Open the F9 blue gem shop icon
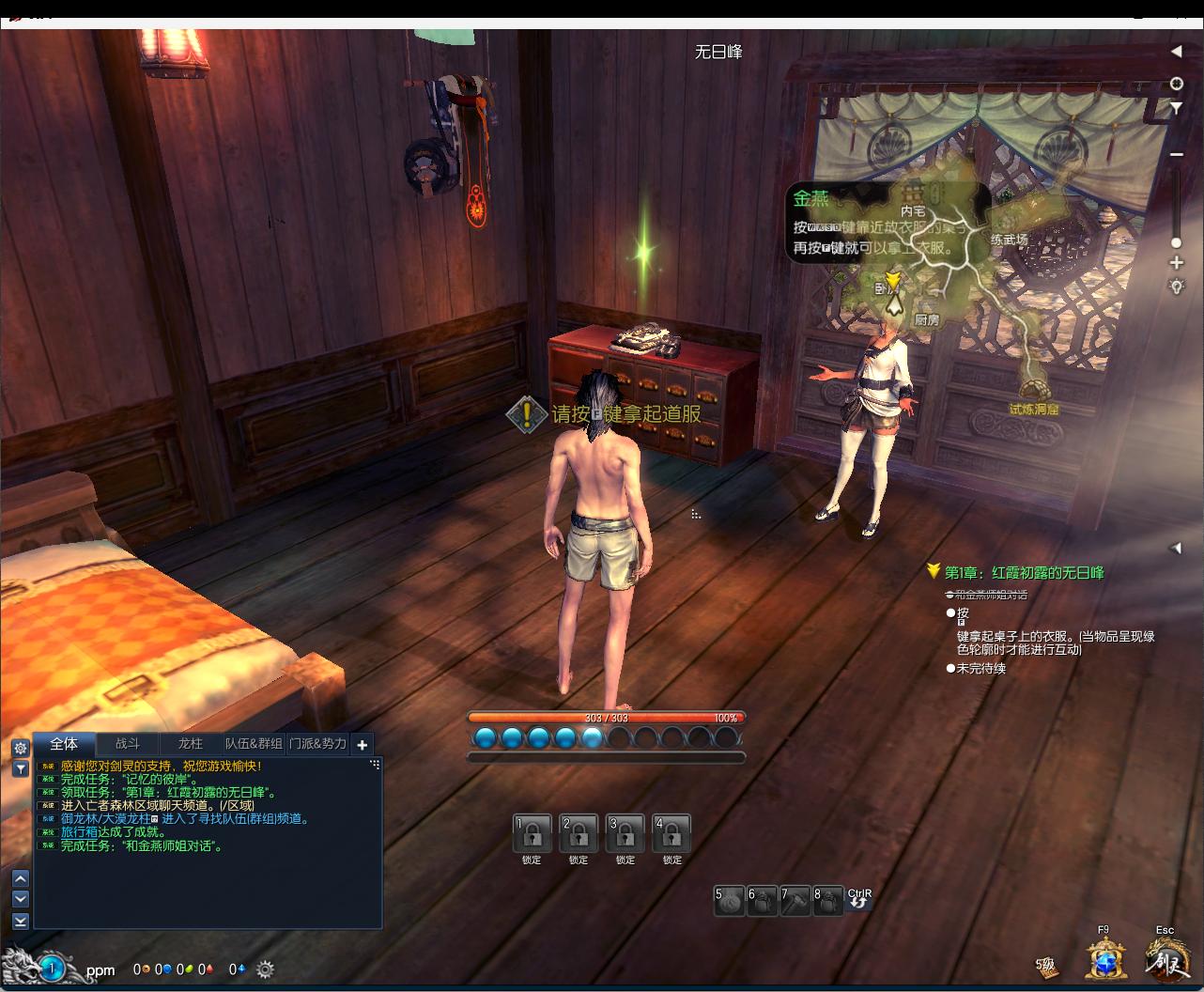 click(1106, 960)
